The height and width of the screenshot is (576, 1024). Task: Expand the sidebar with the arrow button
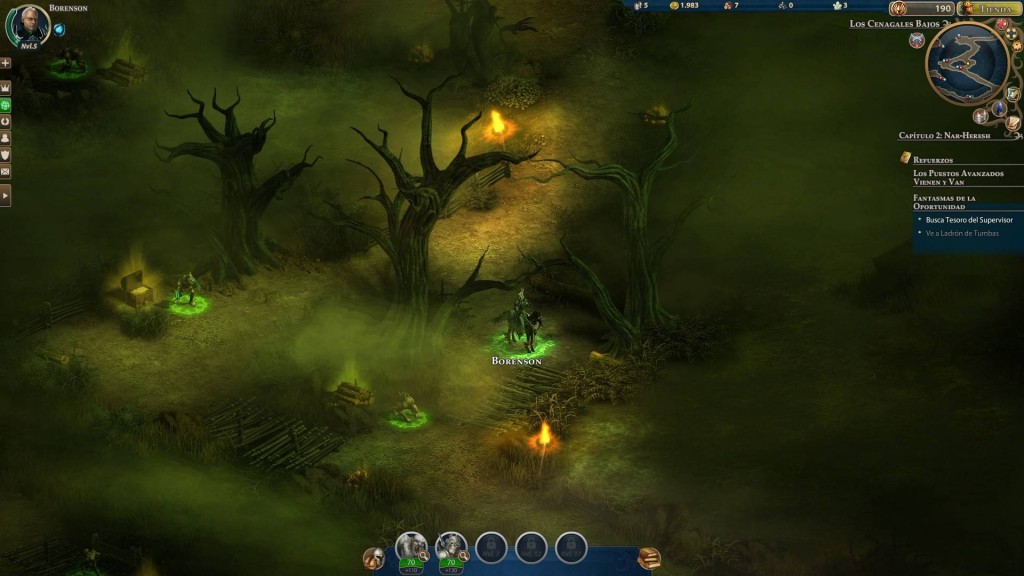[6, 197]
